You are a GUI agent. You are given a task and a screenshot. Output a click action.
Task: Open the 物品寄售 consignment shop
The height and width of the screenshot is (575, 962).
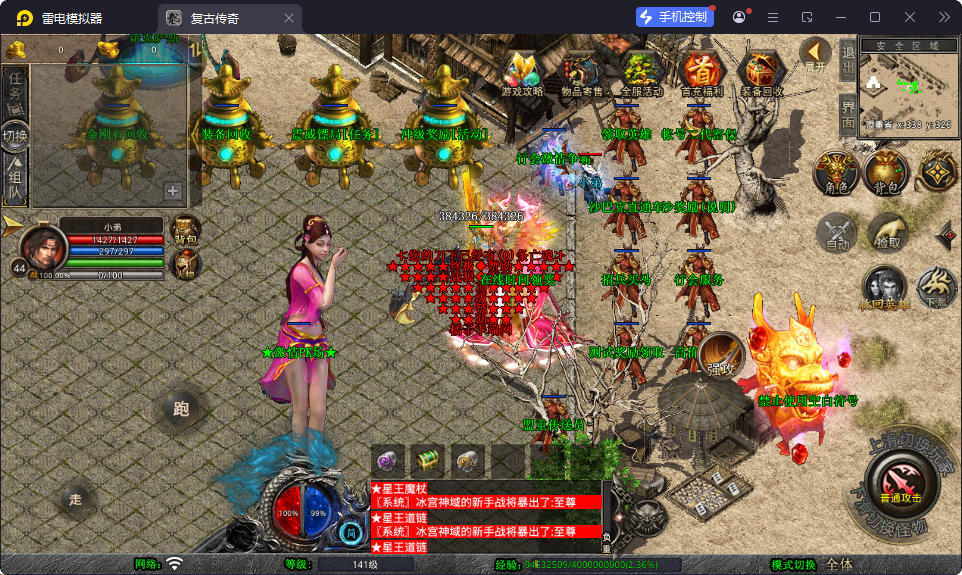coord(581,72)
